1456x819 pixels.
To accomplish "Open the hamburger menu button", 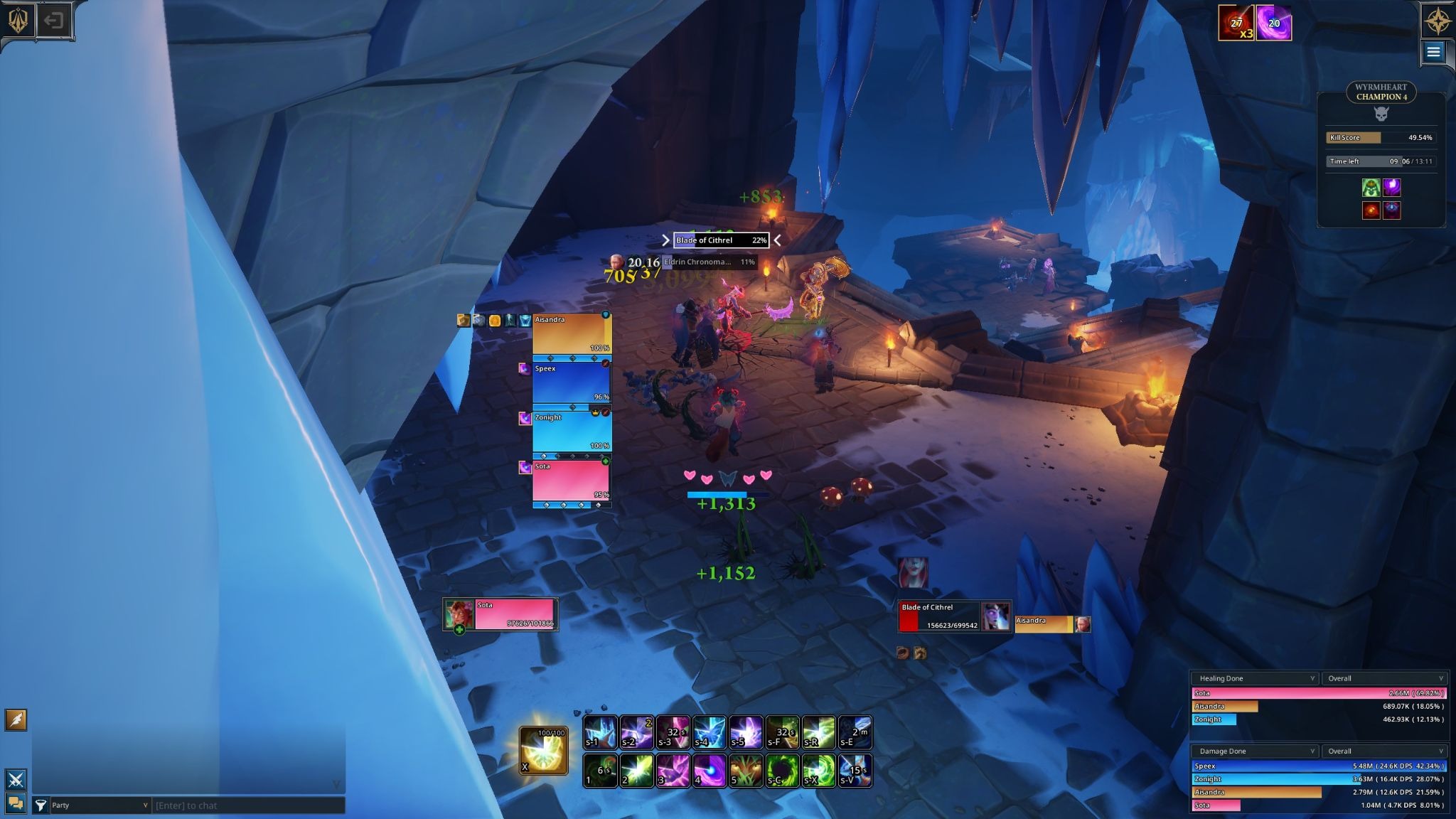I will pos(1433,52).
